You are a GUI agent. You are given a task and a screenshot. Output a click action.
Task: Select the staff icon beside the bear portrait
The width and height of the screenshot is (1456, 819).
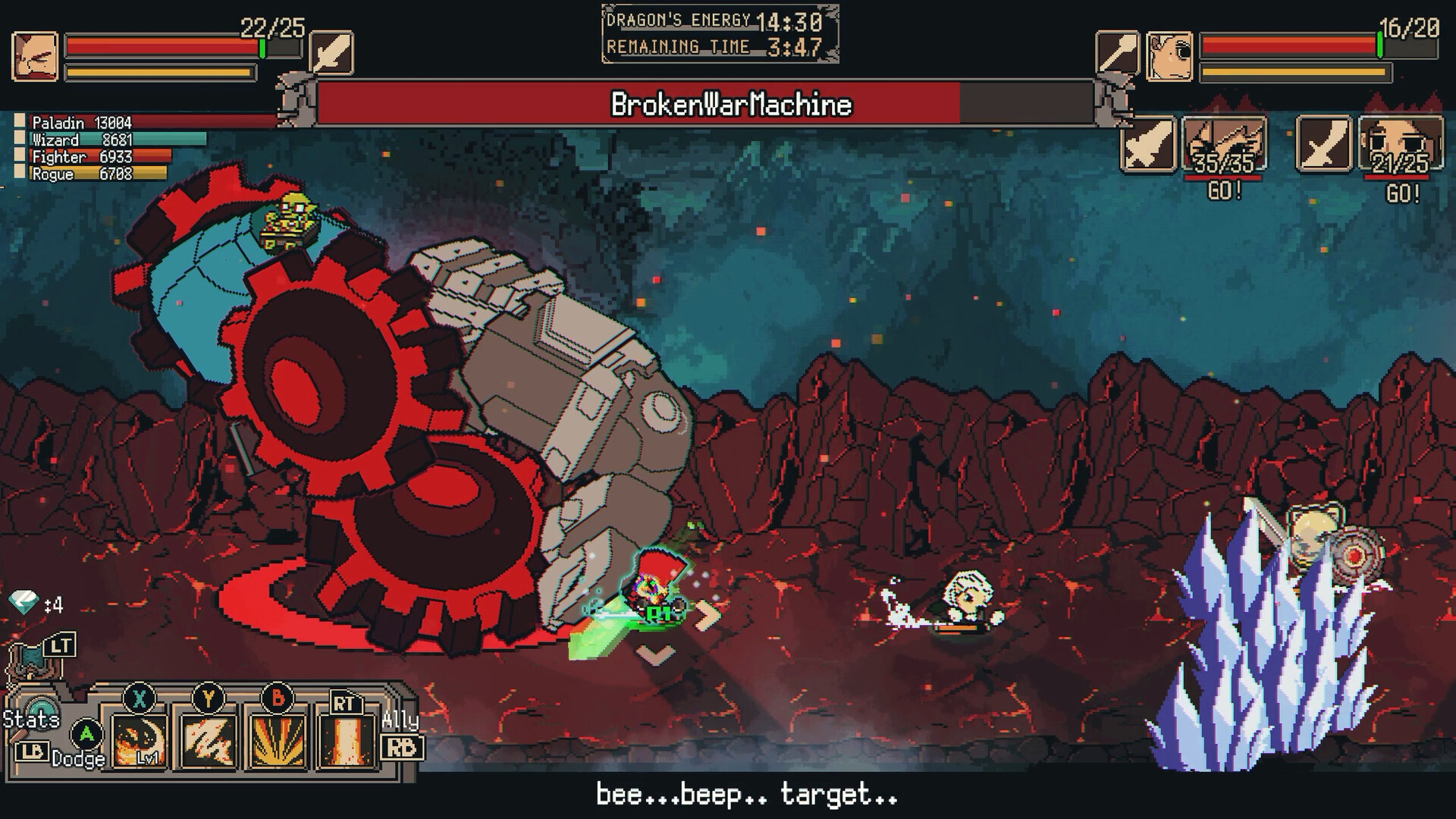click(1117, 53)
